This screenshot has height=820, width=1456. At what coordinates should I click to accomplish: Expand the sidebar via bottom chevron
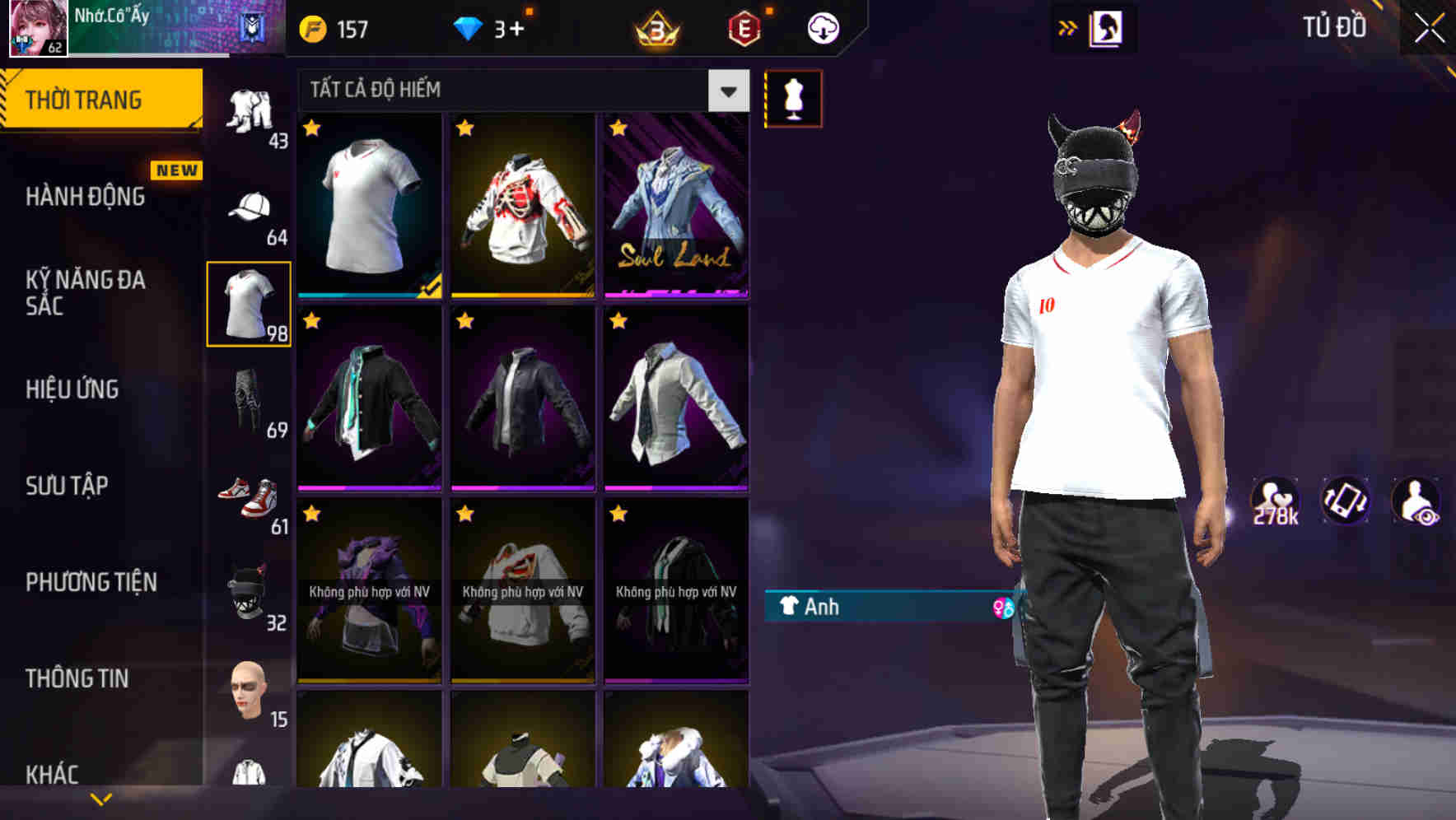pos(101,797)
